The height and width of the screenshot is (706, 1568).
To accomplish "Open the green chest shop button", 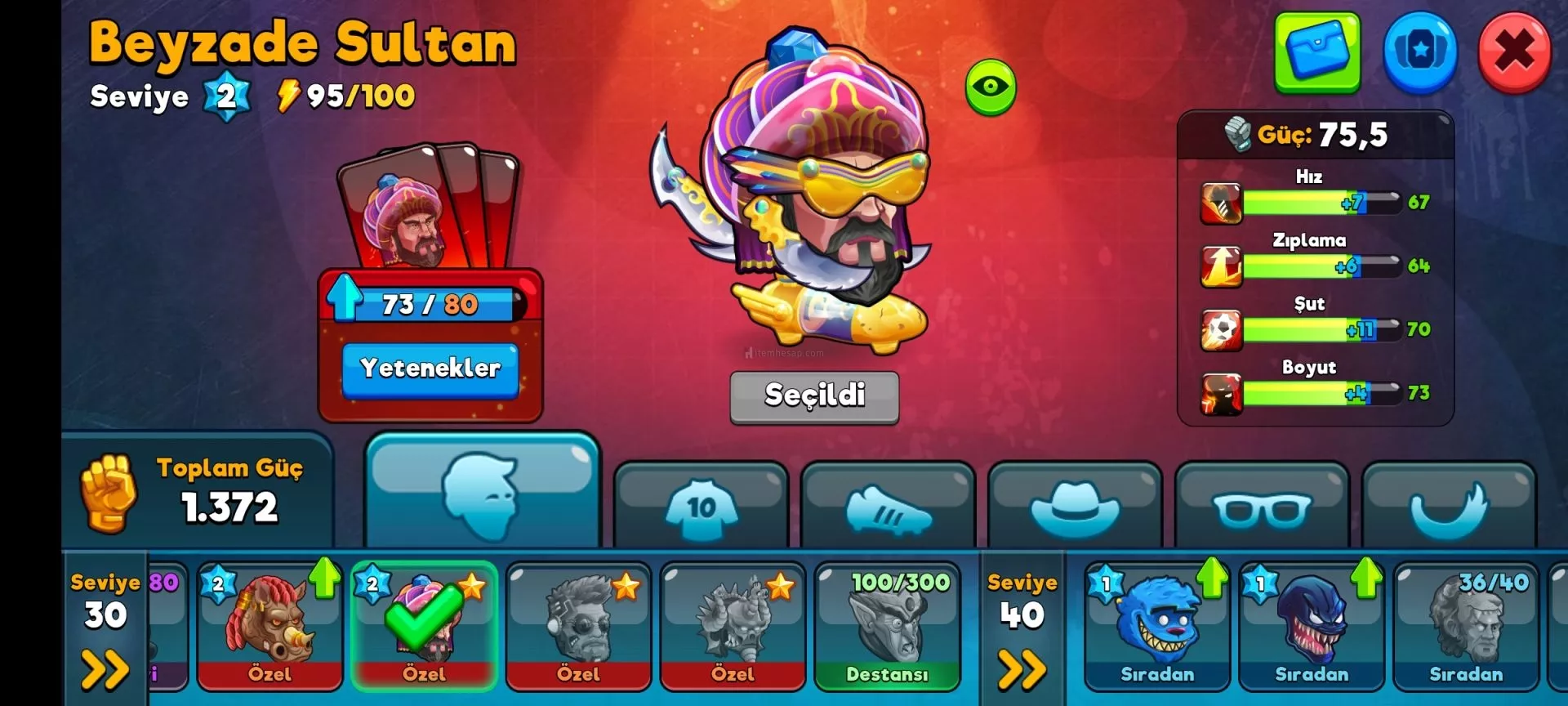I will click(x=1316, y=52).
